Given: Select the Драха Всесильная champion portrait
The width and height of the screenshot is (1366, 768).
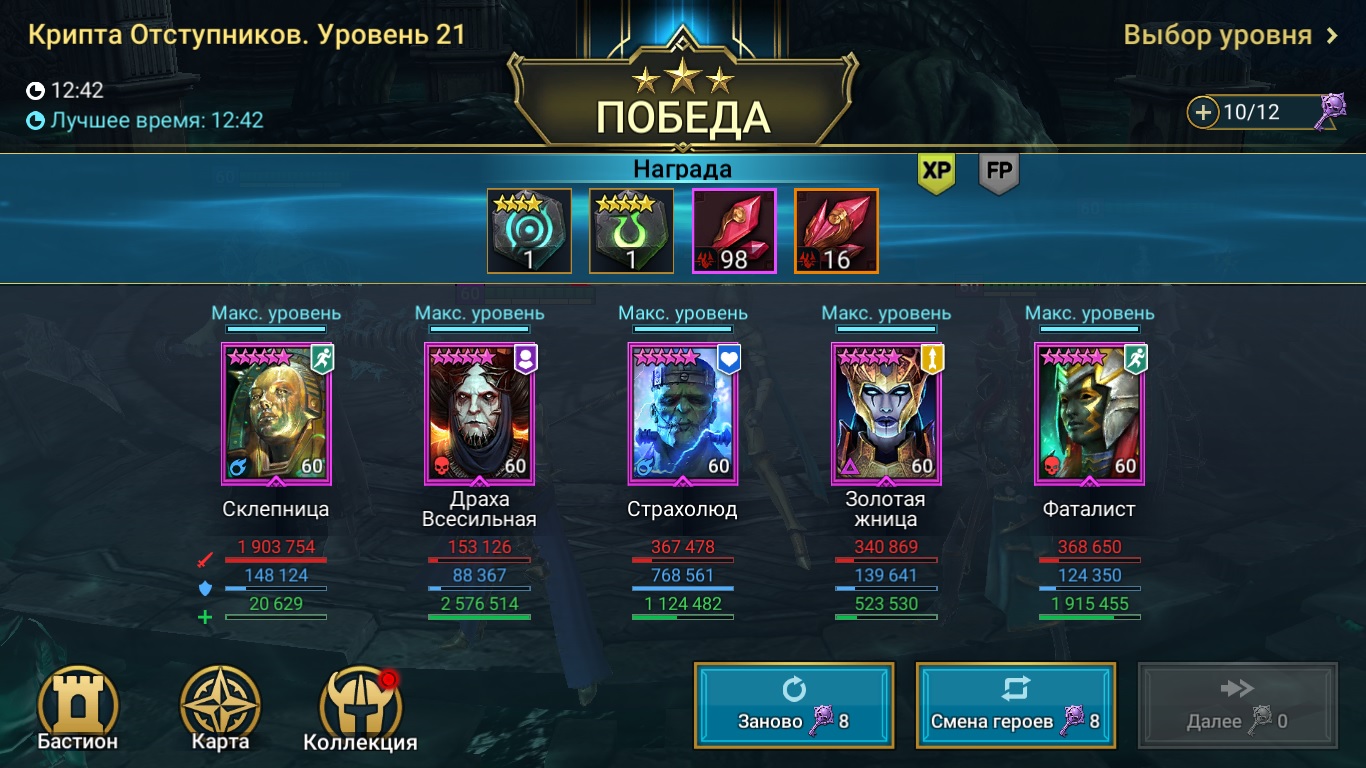Looking at the screenshot, I should pyautogui.click(x=478, y=414).
